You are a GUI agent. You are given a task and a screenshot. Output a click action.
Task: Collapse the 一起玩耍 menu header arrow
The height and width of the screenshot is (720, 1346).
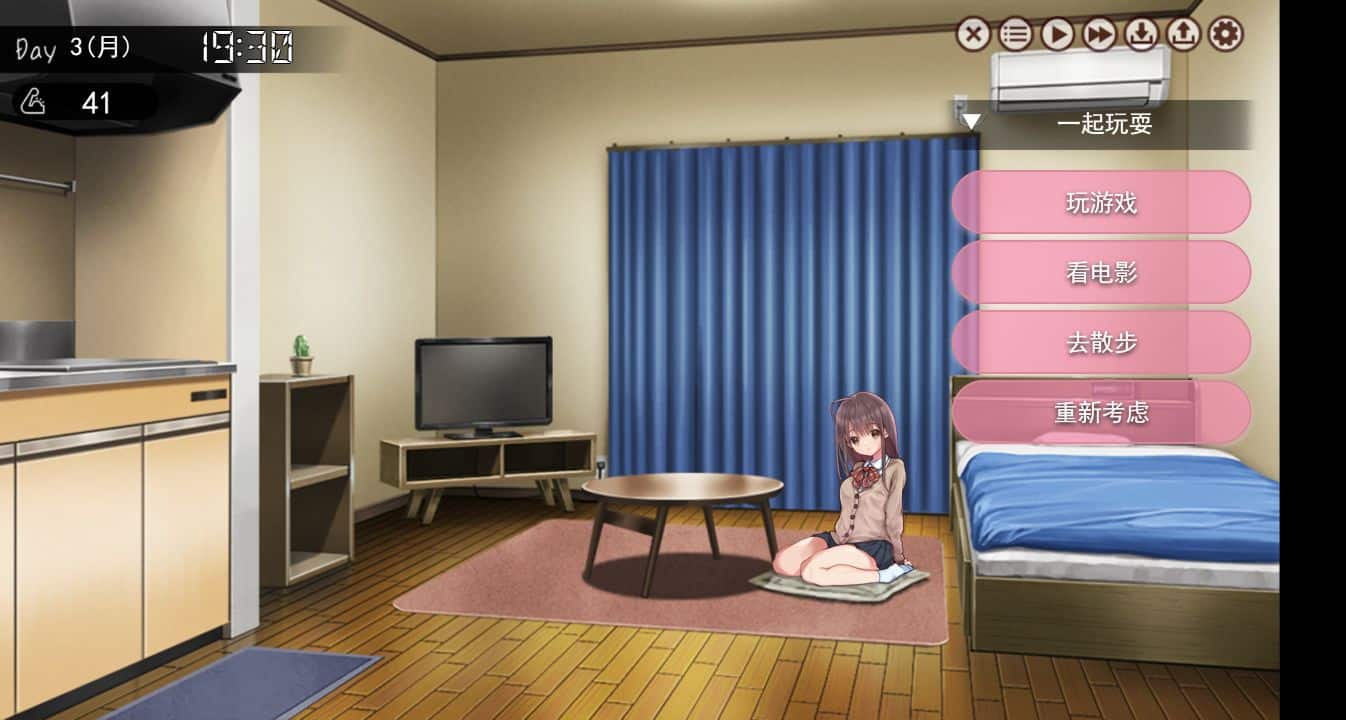[x=971, y=123]
